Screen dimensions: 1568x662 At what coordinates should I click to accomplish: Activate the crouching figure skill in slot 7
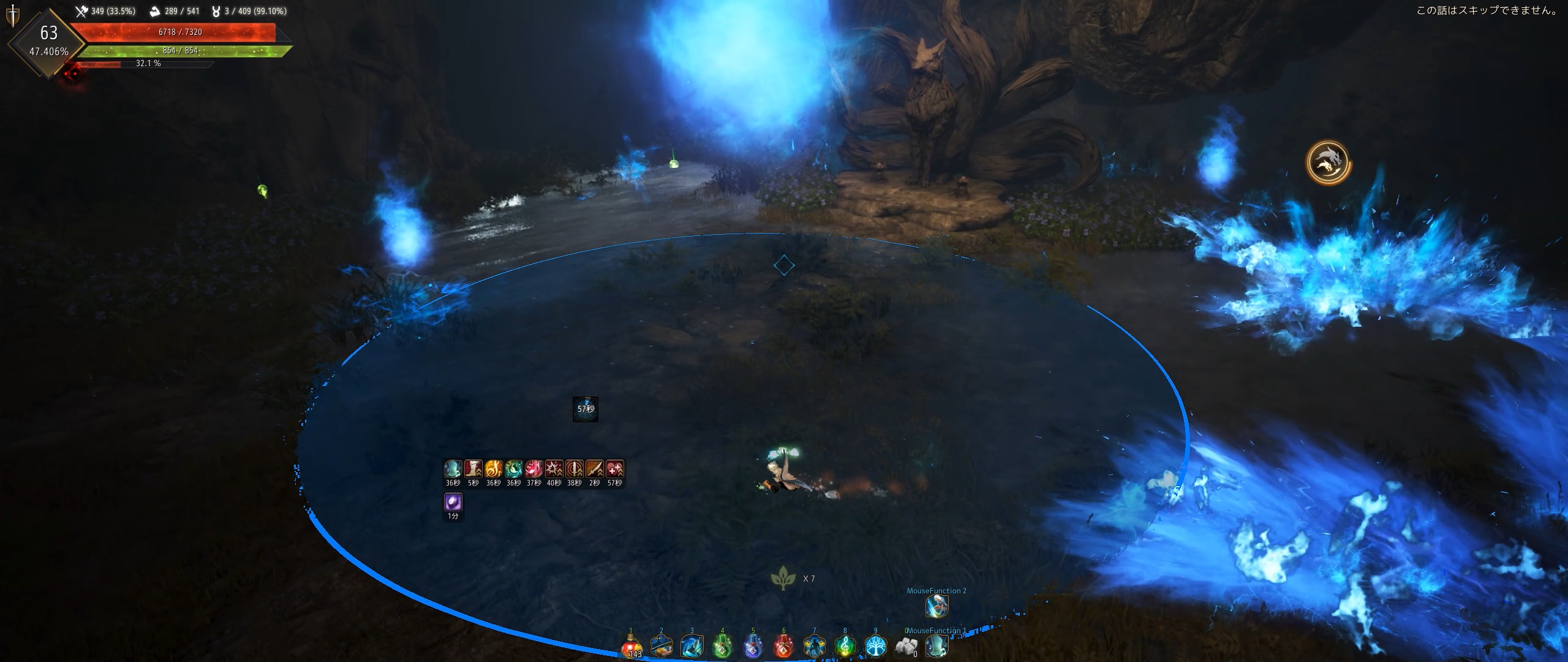pyautogui.click(x=815, y=646)
